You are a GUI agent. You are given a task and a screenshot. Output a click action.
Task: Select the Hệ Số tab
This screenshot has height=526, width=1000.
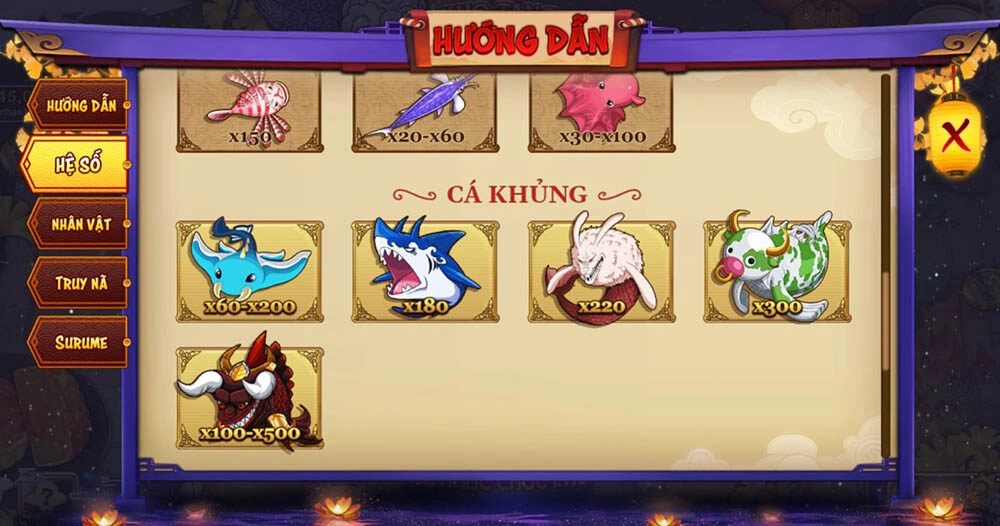click(x=78, y=164)
